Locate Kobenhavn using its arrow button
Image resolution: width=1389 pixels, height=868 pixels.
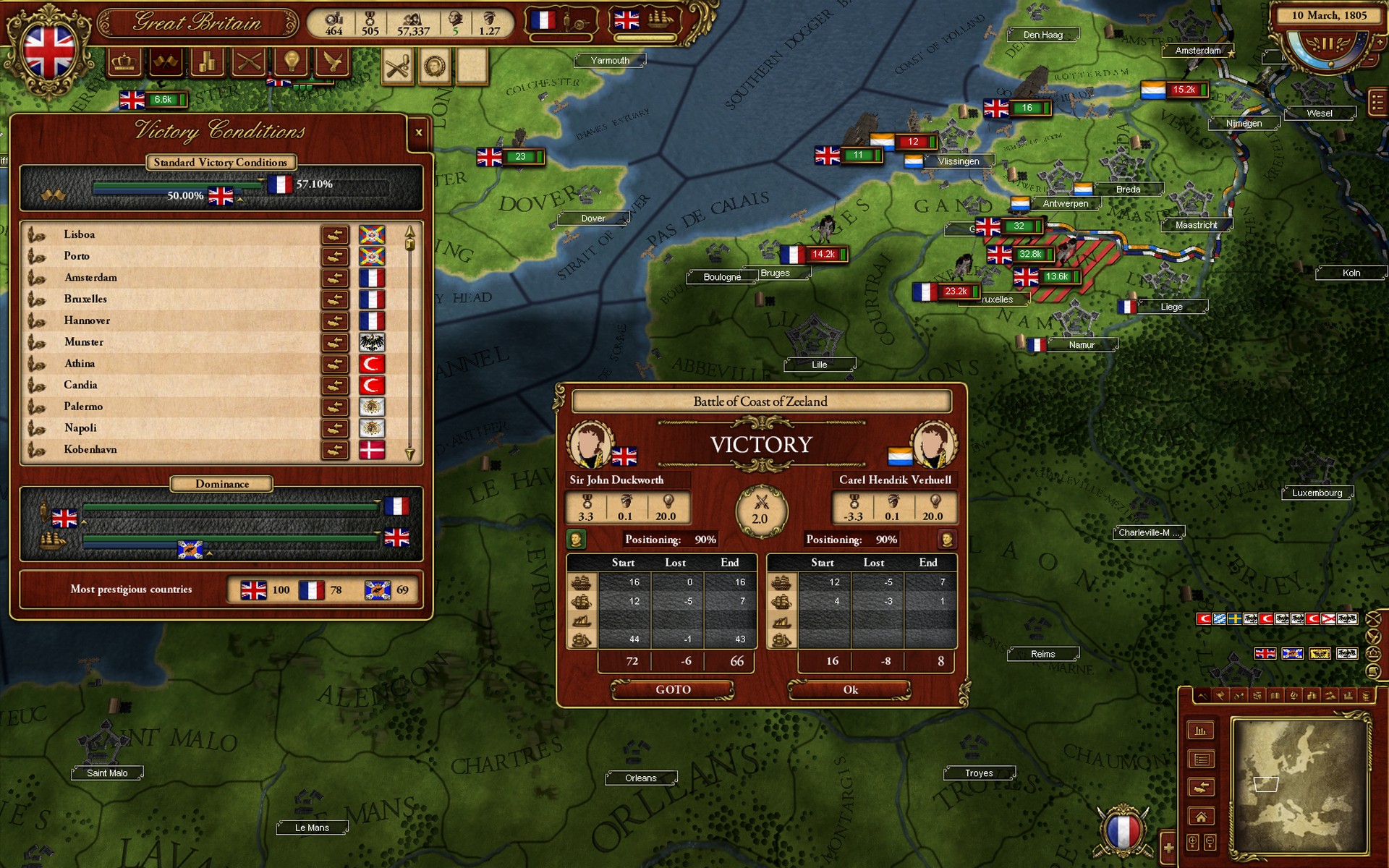pos(335,450)
